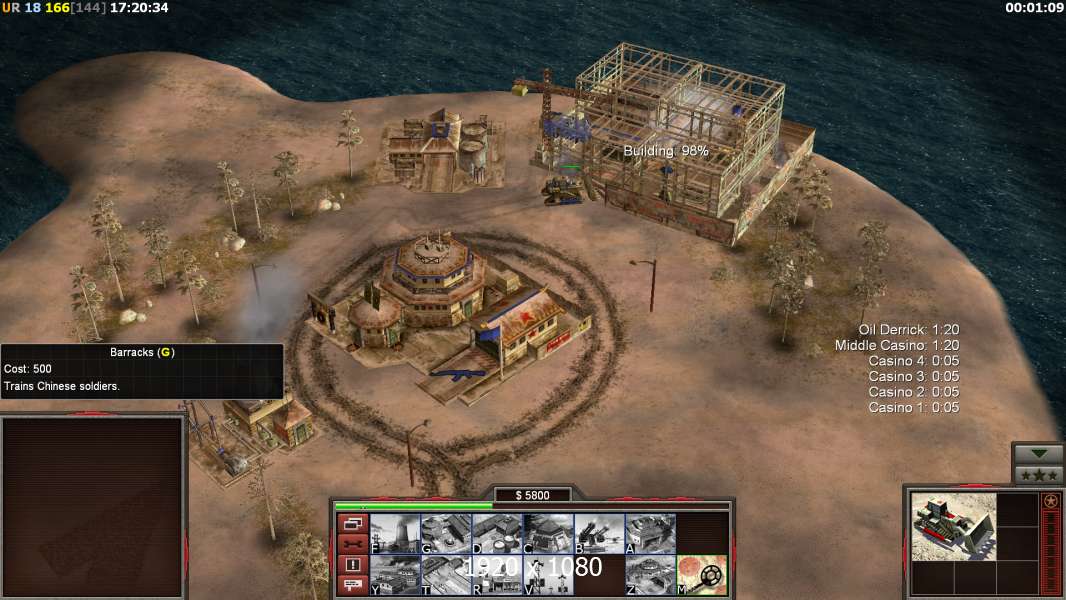The width and height of the screenshot is (1066, 600).
Task: Collapse the control bar with green arrow
Action: [1038, 454]
